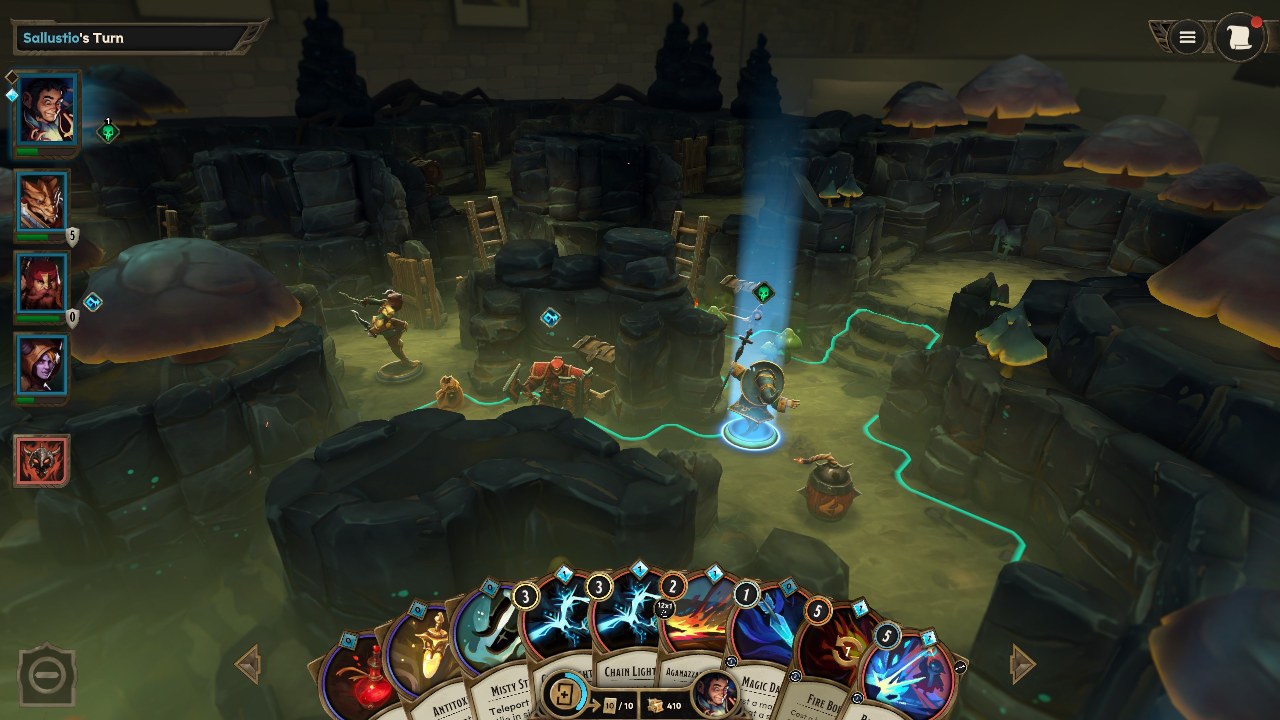Image resolution: width=1280 pixels, height=720 pixels.
Task: Click the red enemy faction icon below the portraits
Action: click(40, 460)
